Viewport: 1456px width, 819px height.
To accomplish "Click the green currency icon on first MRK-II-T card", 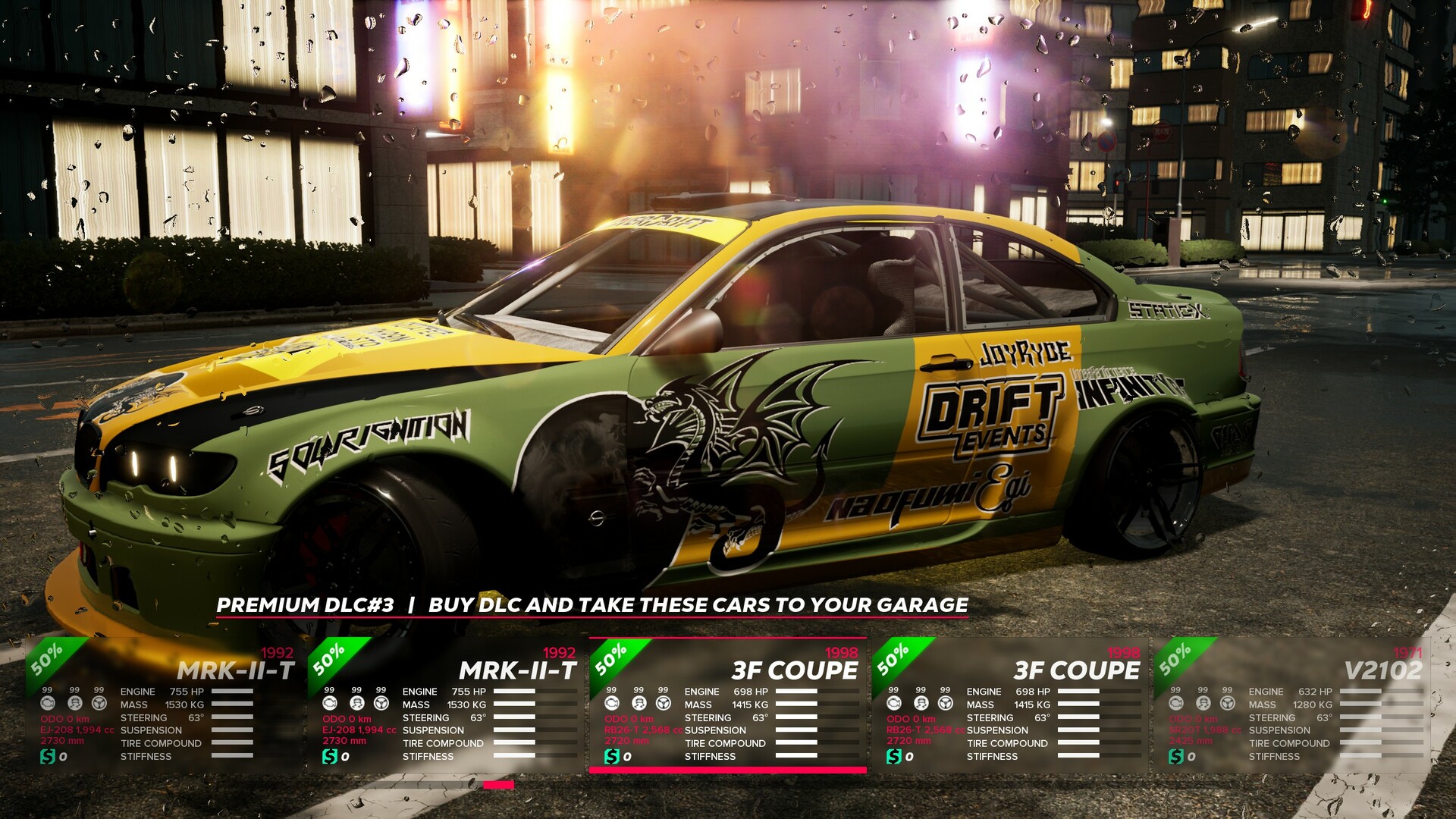I will coord(47,755).
